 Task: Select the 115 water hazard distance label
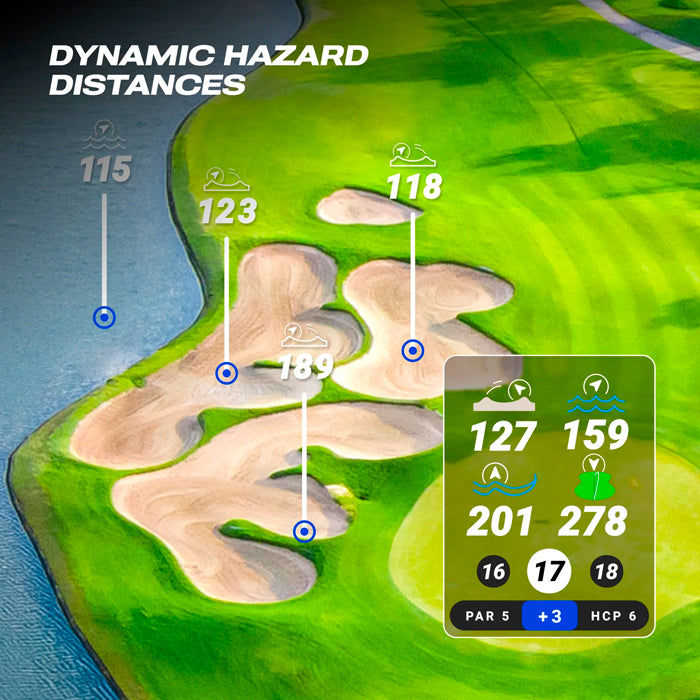[106, 169]
